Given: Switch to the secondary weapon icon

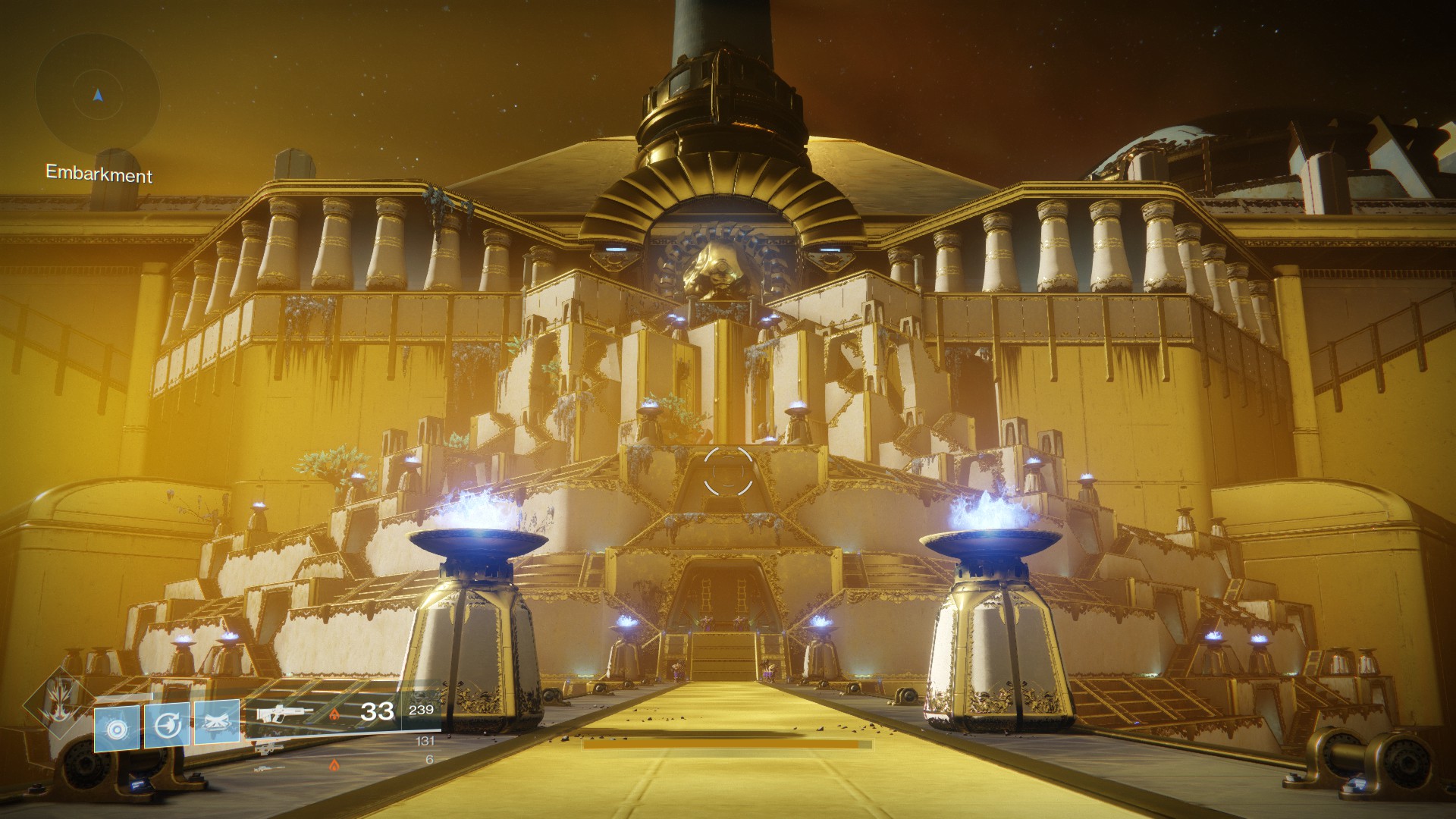Looking at the screenshot, I should [x=268, y=748].
